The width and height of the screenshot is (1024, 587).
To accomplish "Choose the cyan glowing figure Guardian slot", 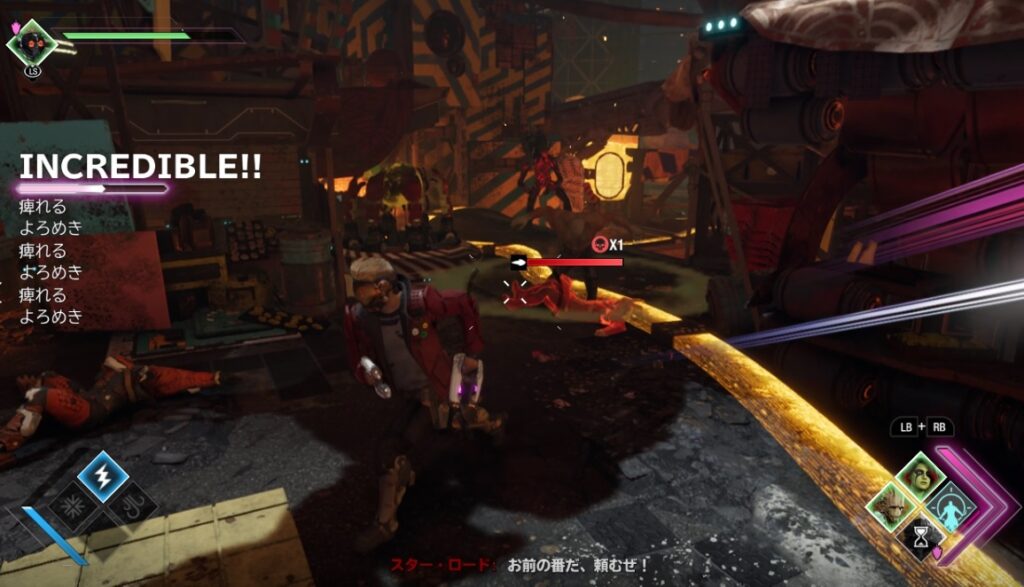I will [x=948, y=506].
